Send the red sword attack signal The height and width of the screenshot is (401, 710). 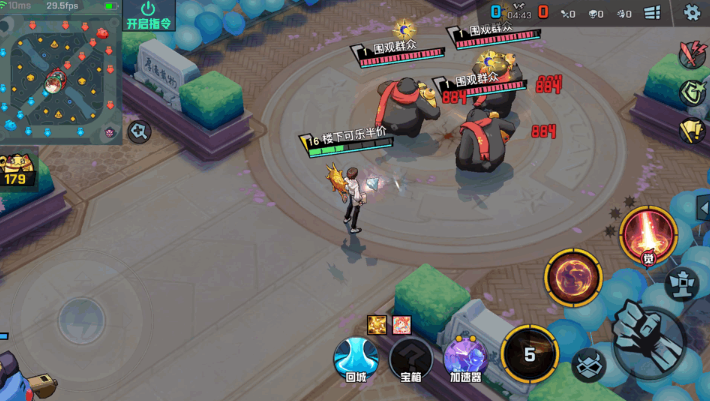click(692, 54)
